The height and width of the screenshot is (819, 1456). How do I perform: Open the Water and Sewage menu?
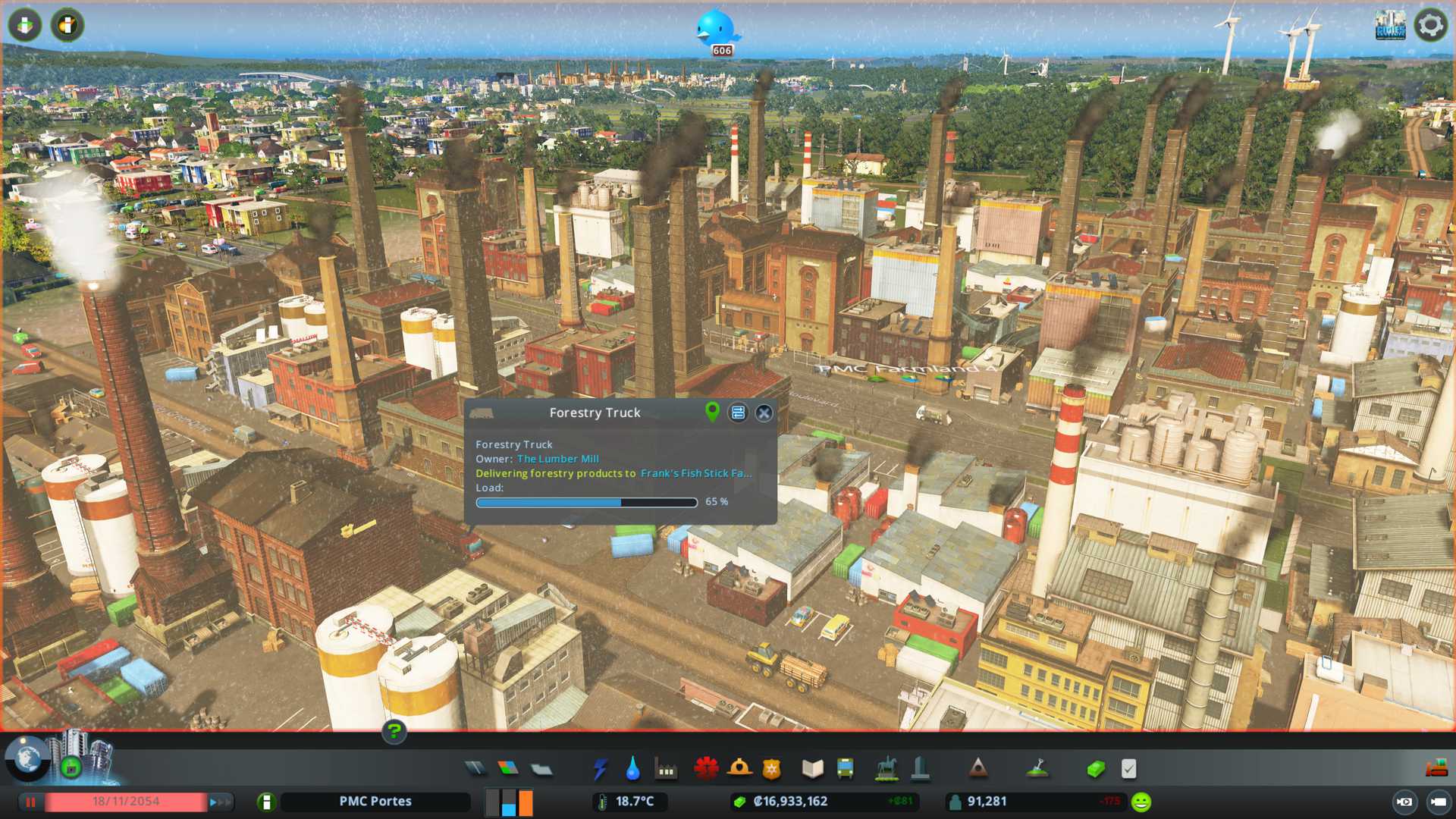[x=632, y=769]
